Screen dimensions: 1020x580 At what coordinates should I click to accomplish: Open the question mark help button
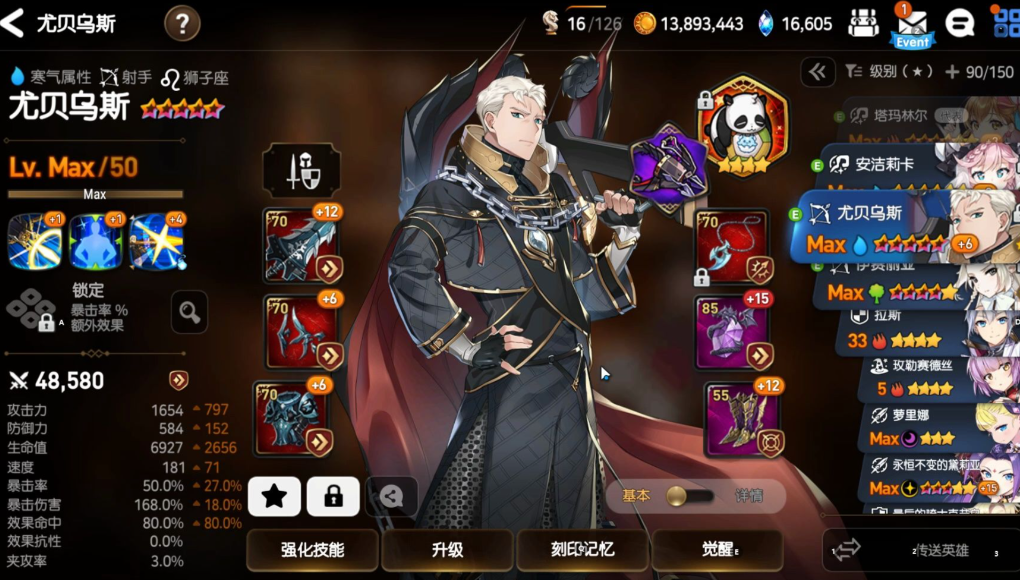click(x=181, y=23)
